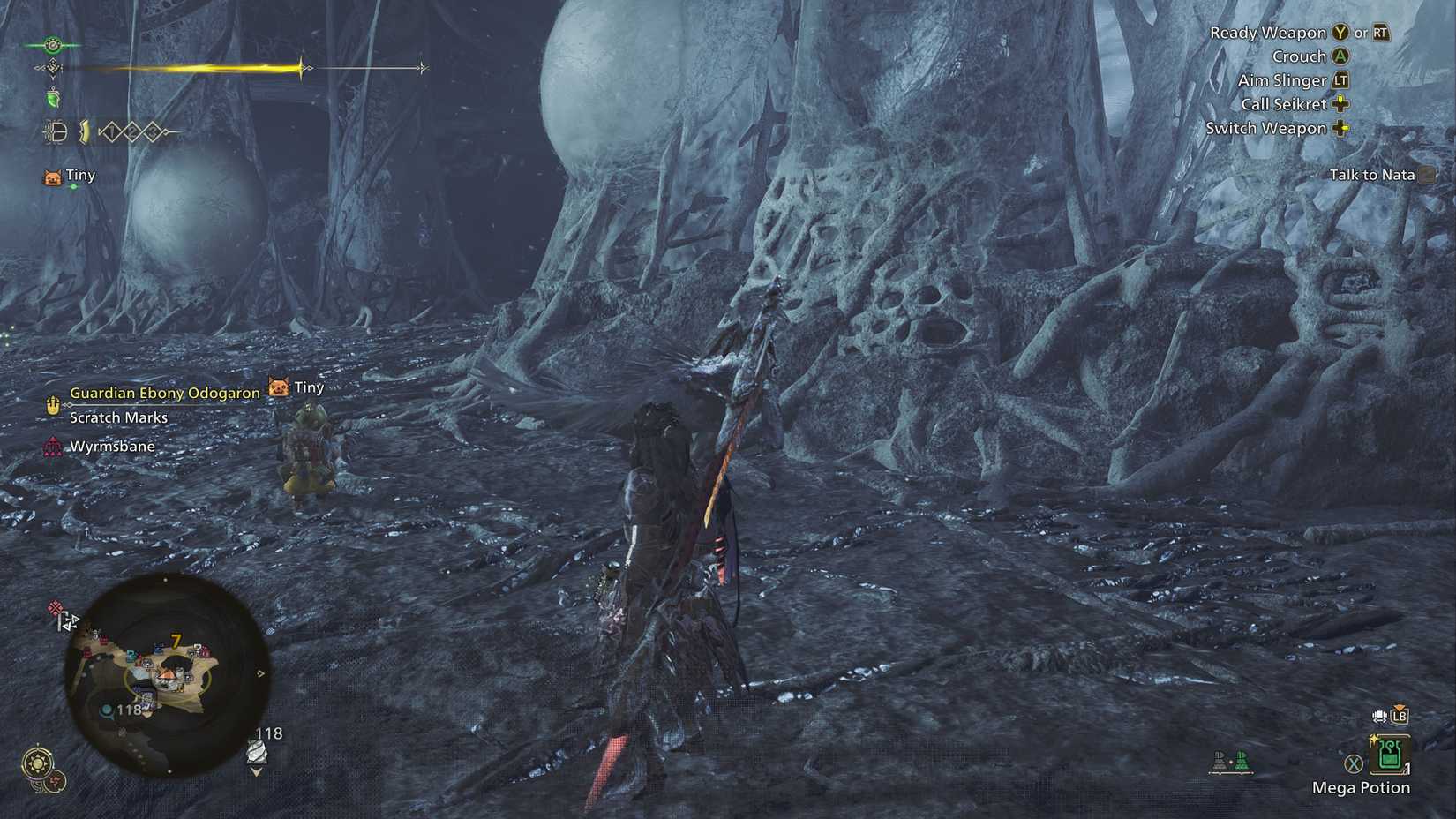This screenshot has width=1456, height=819.
Task: Click the Guardian Ebony Odogaron target name
Action: click(x=163, y=392)
